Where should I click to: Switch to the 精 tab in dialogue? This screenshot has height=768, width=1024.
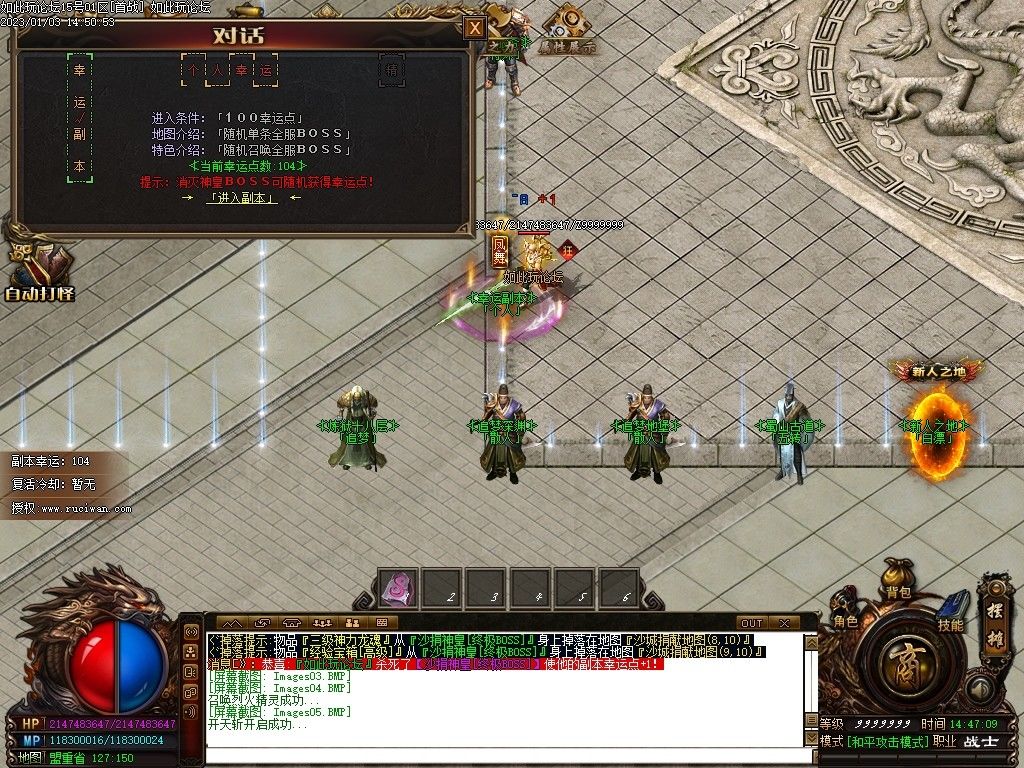[392, 71]
